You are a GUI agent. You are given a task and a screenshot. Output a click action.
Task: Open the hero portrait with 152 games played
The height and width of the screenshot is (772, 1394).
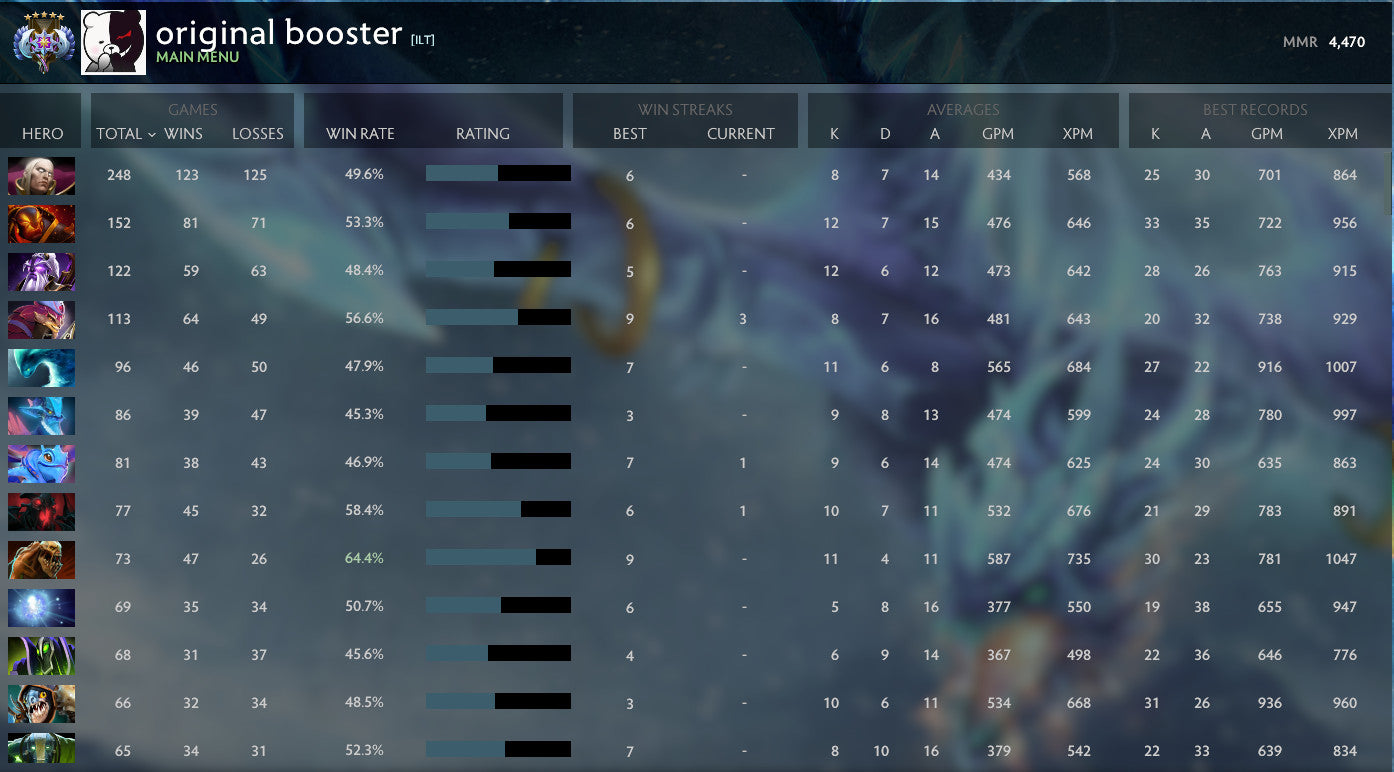pyautogui.click(x=41, y=224)
